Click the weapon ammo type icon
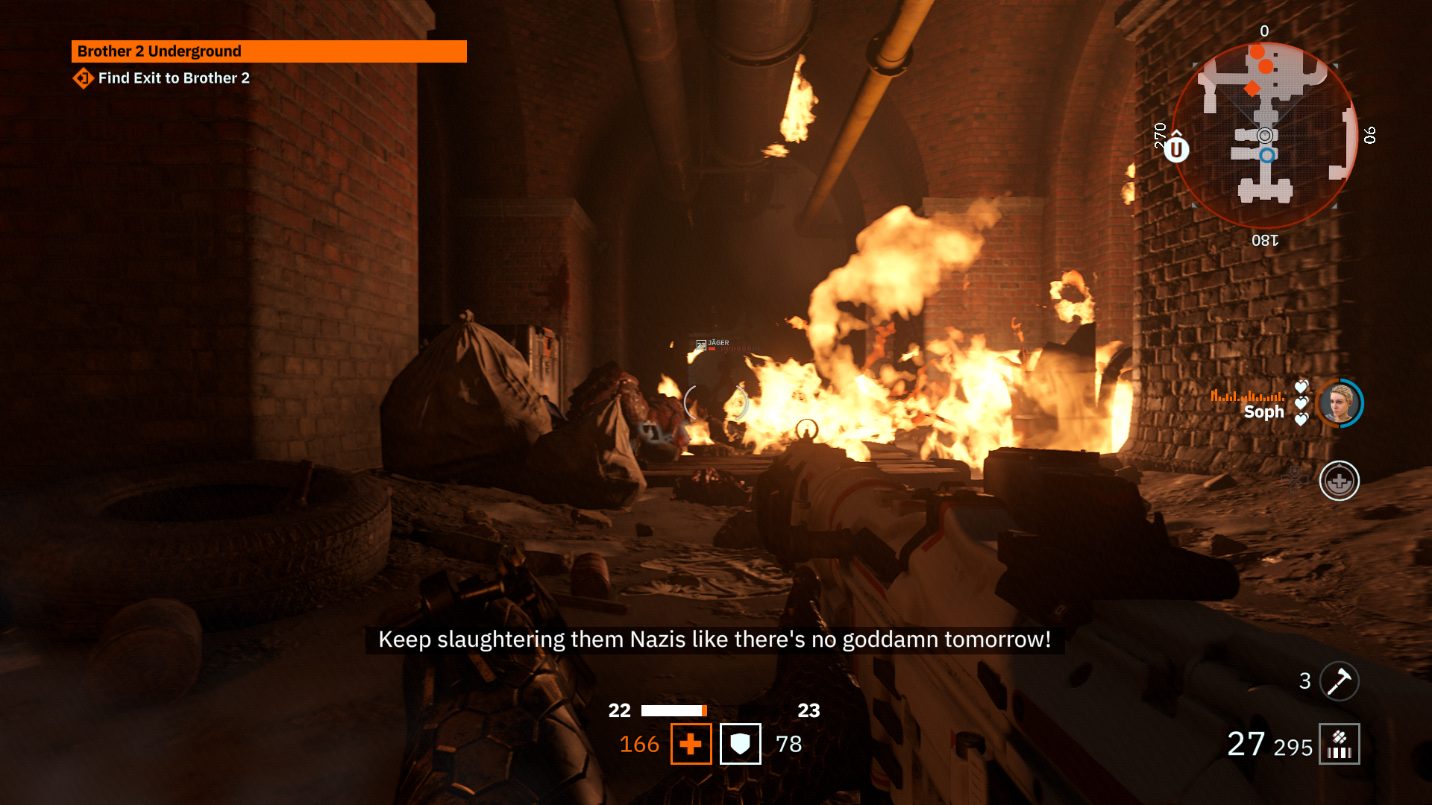Viewport: 1432px width, 805px height. (x=1339, y=744)
